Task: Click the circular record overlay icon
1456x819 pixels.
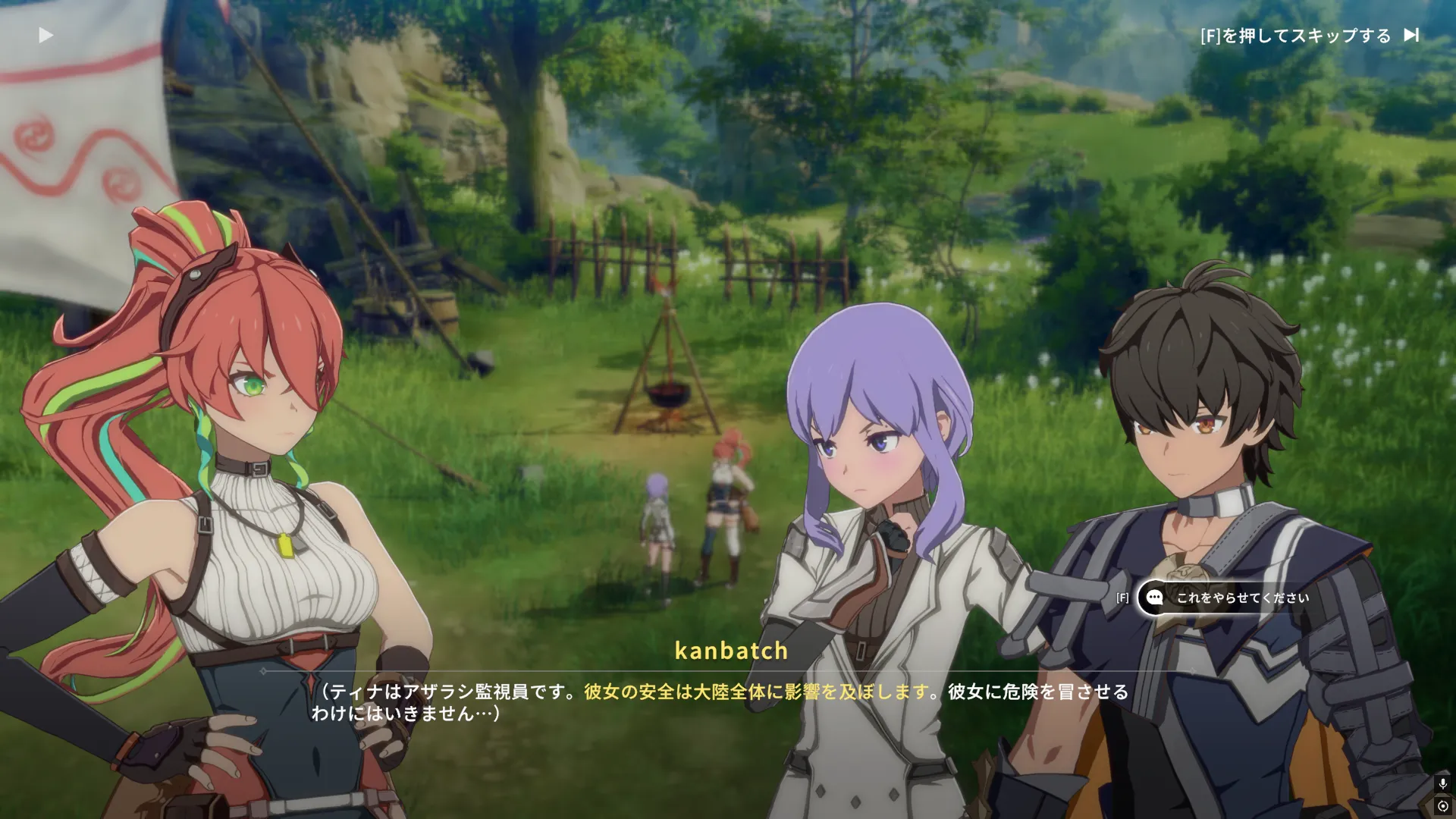Action: click(1442, 806)
